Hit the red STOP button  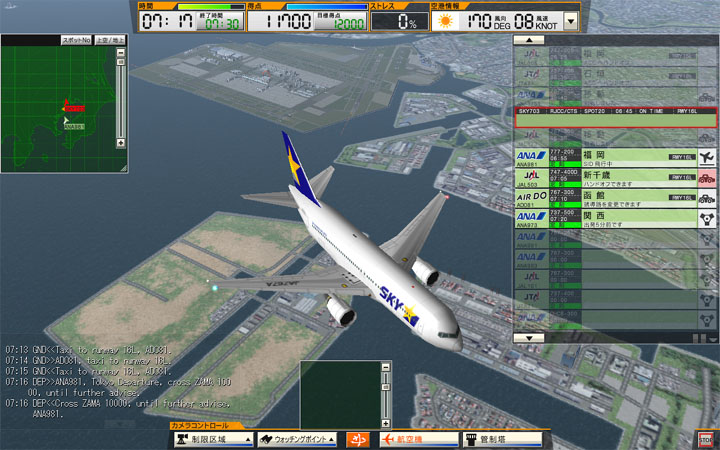[706, 438]
